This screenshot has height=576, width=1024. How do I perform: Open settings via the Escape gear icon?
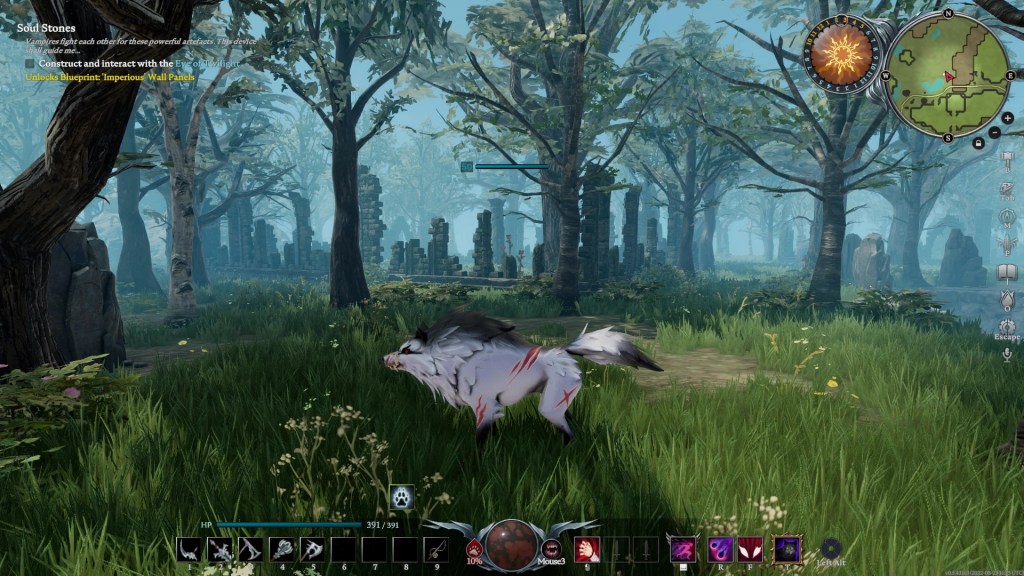pos(1007,326)
